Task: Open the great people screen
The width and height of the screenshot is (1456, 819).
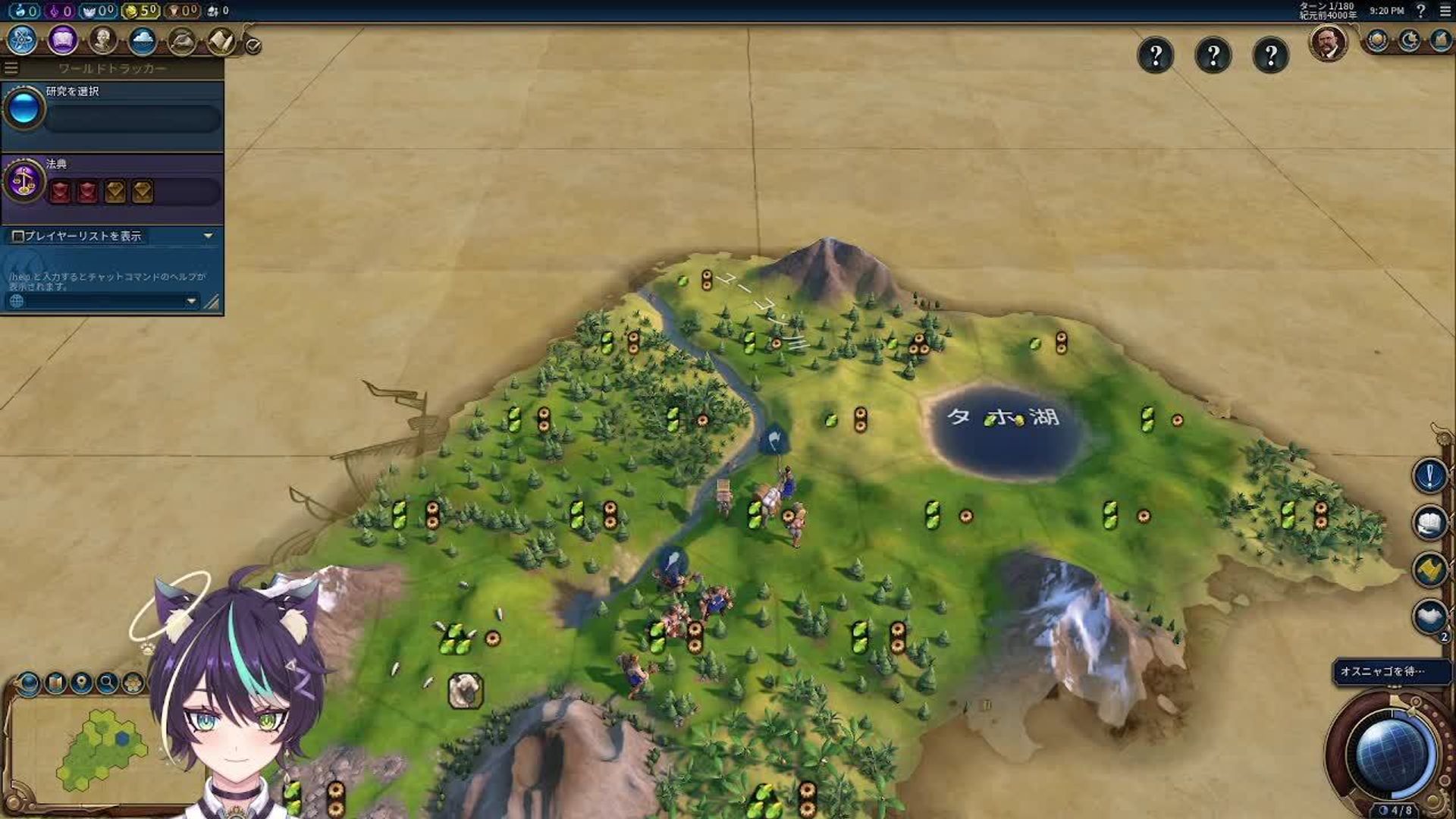Action: click(x=102, y=39)
